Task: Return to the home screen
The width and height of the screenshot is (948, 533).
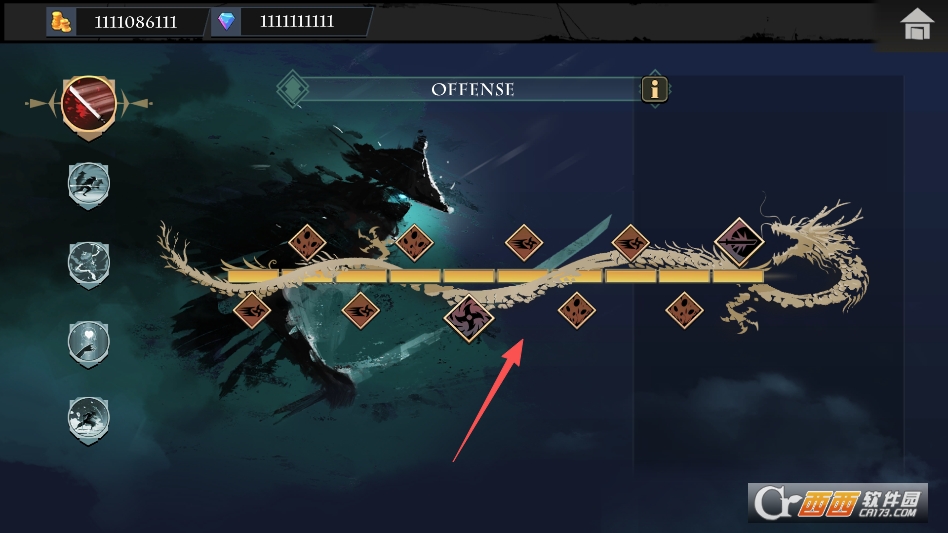Action: (x=916, y=24)
